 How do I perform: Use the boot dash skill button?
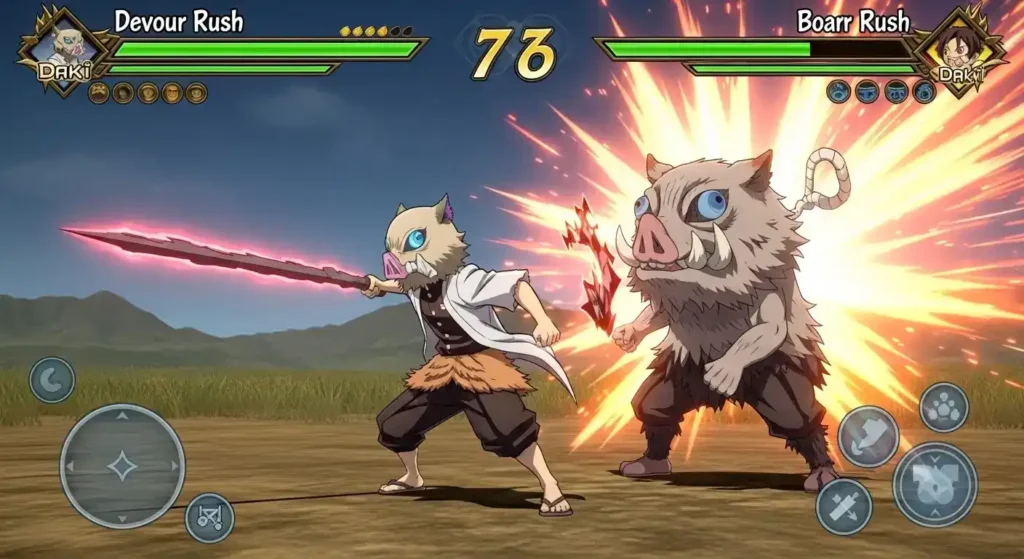(x=868, y=436)
